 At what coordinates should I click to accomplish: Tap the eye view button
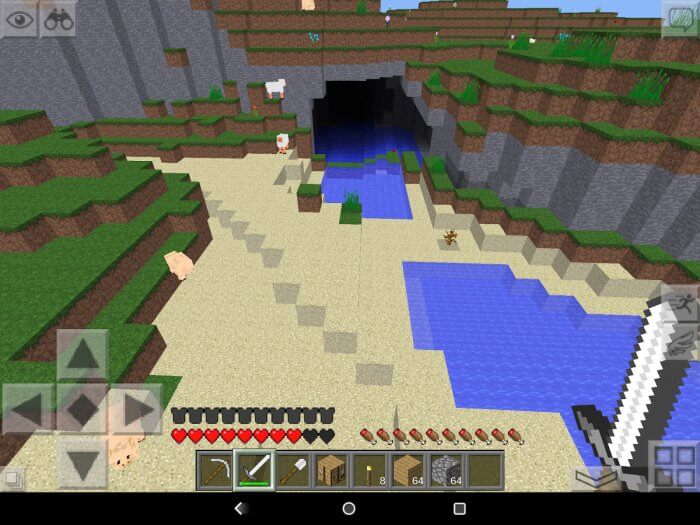[19, 19]
